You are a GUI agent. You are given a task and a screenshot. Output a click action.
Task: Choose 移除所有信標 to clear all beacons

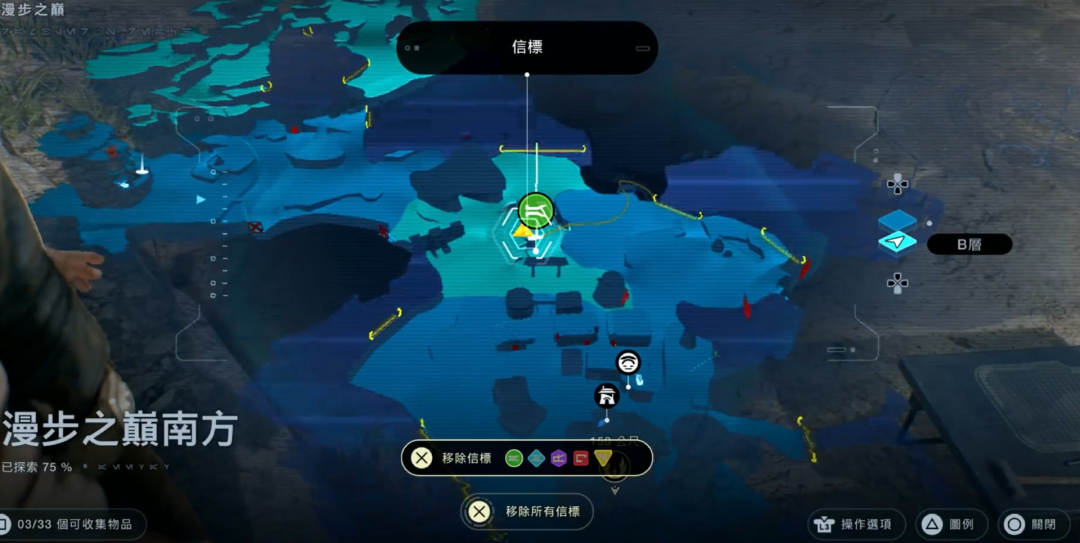pyautogui.click(x=527, y=512)
